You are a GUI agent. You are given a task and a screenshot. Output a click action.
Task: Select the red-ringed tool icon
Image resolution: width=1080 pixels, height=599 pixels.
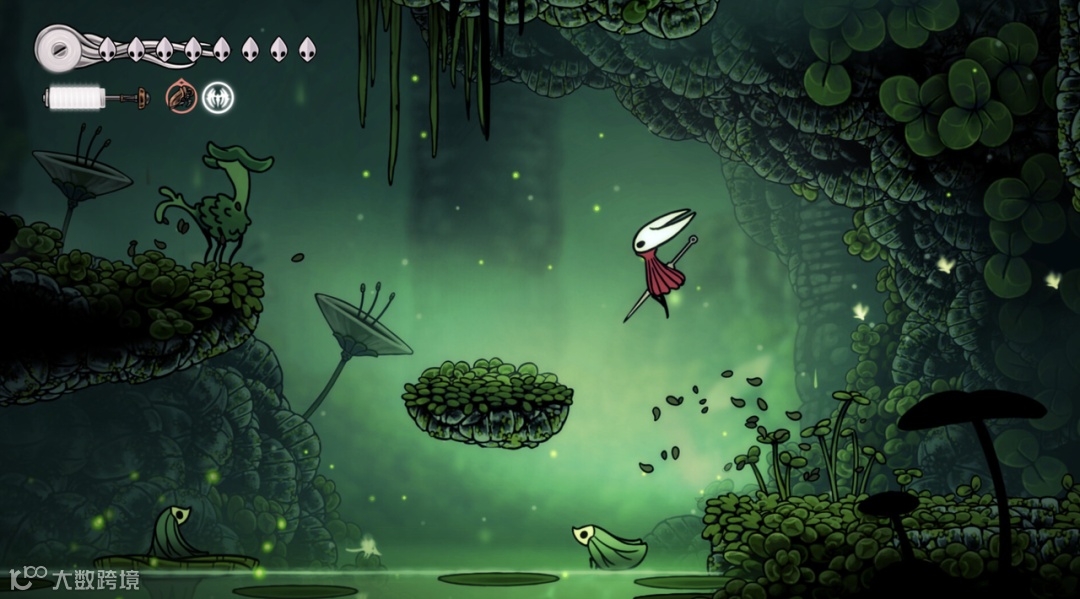(x=181, y=97)
